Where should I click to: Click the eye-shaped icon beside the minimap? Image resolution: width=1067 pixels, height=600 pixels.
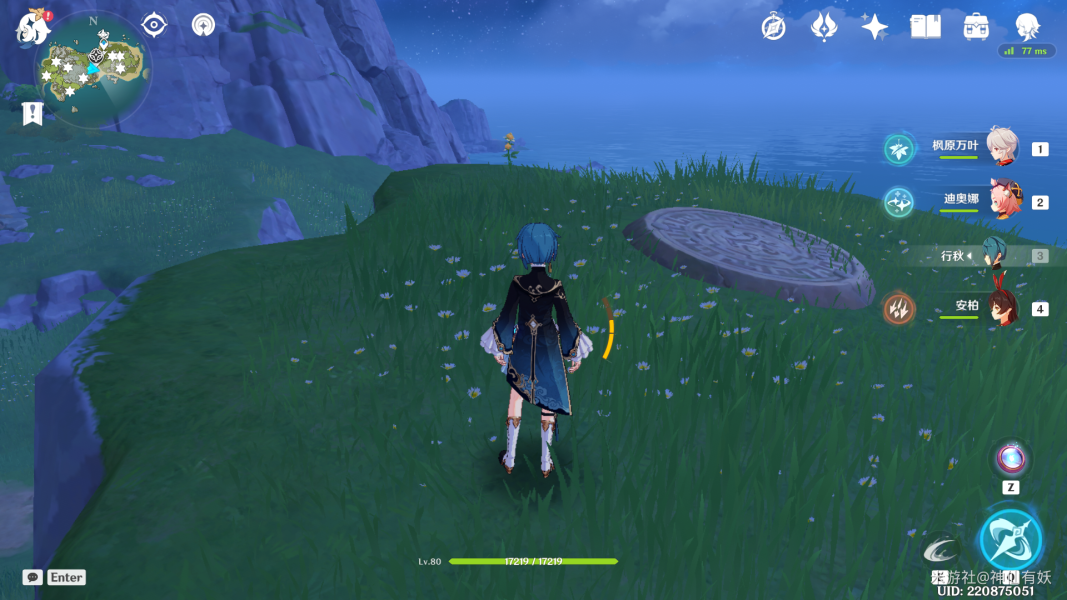154,25
